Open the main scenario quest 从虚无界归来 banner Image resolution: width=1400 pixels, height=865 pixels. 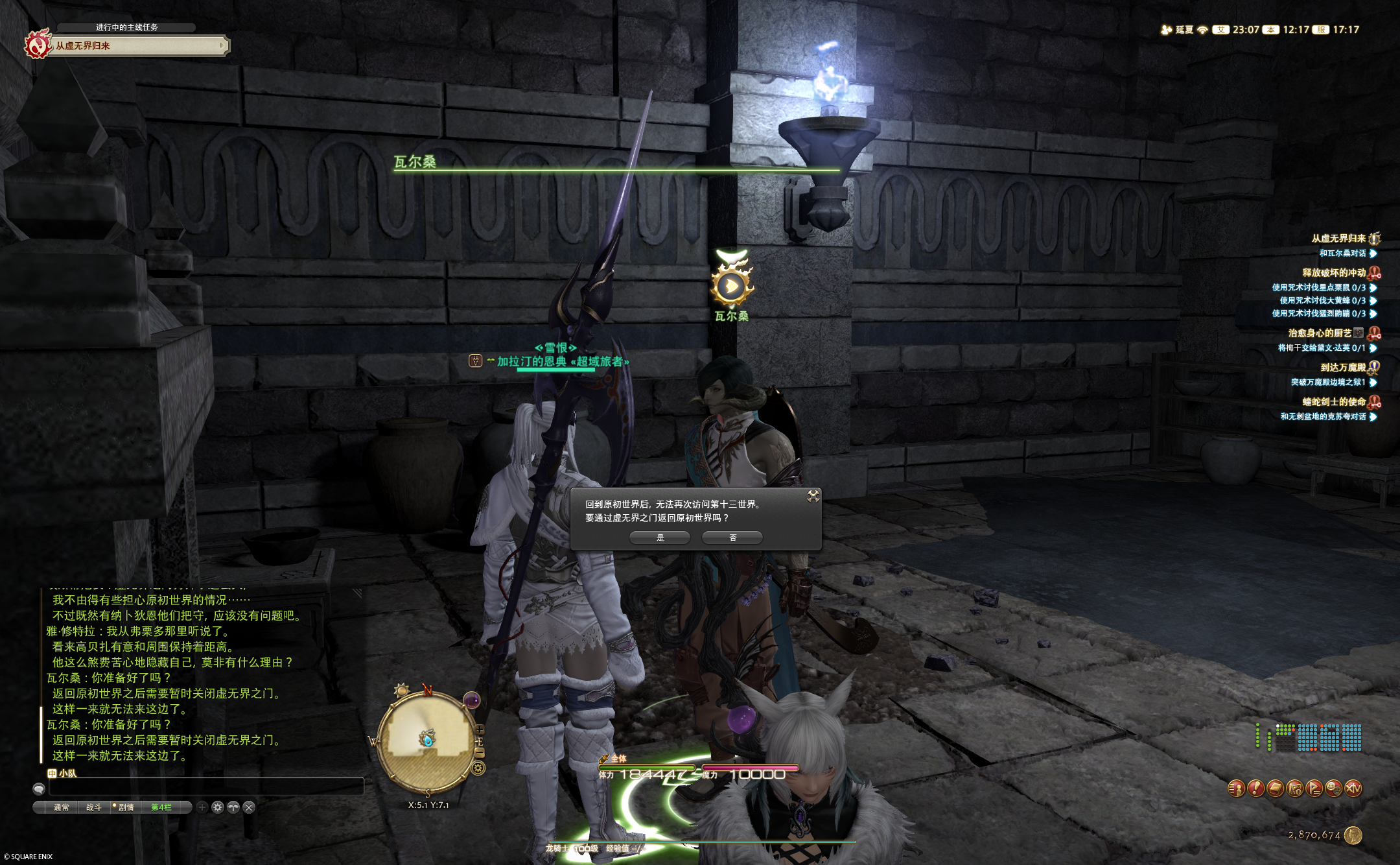point(137,45)
